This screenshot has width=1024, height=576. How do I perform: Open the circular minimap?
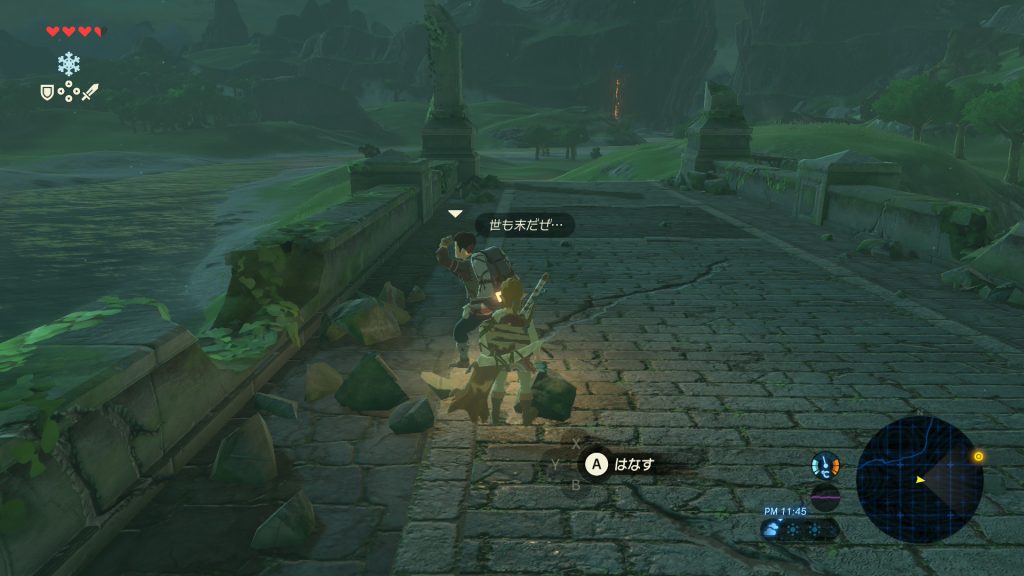point(919,480)
